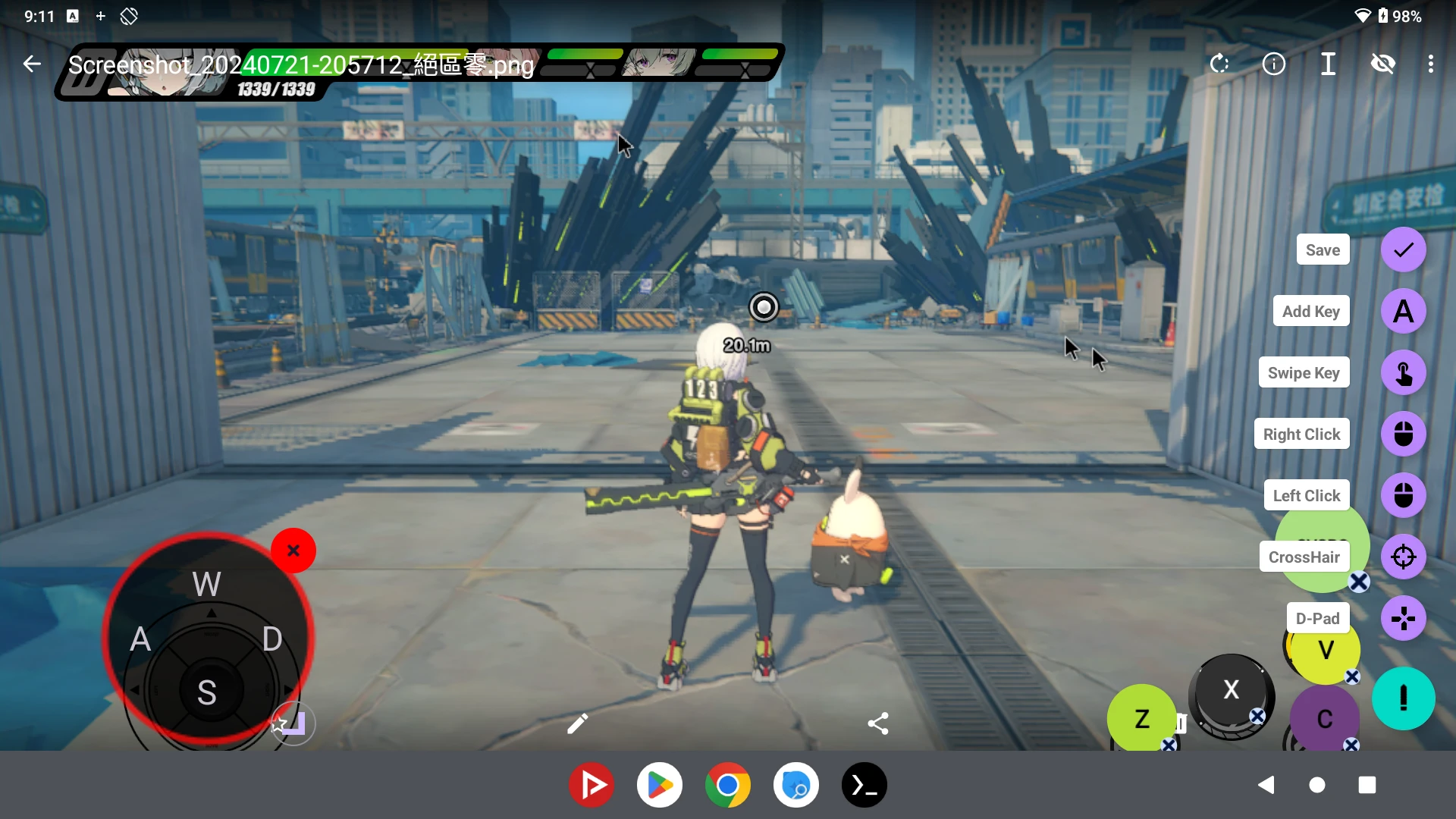Remove the WASD pad with red X
This screenshot has width=1456, height=819.
click(x=293, y=551)
